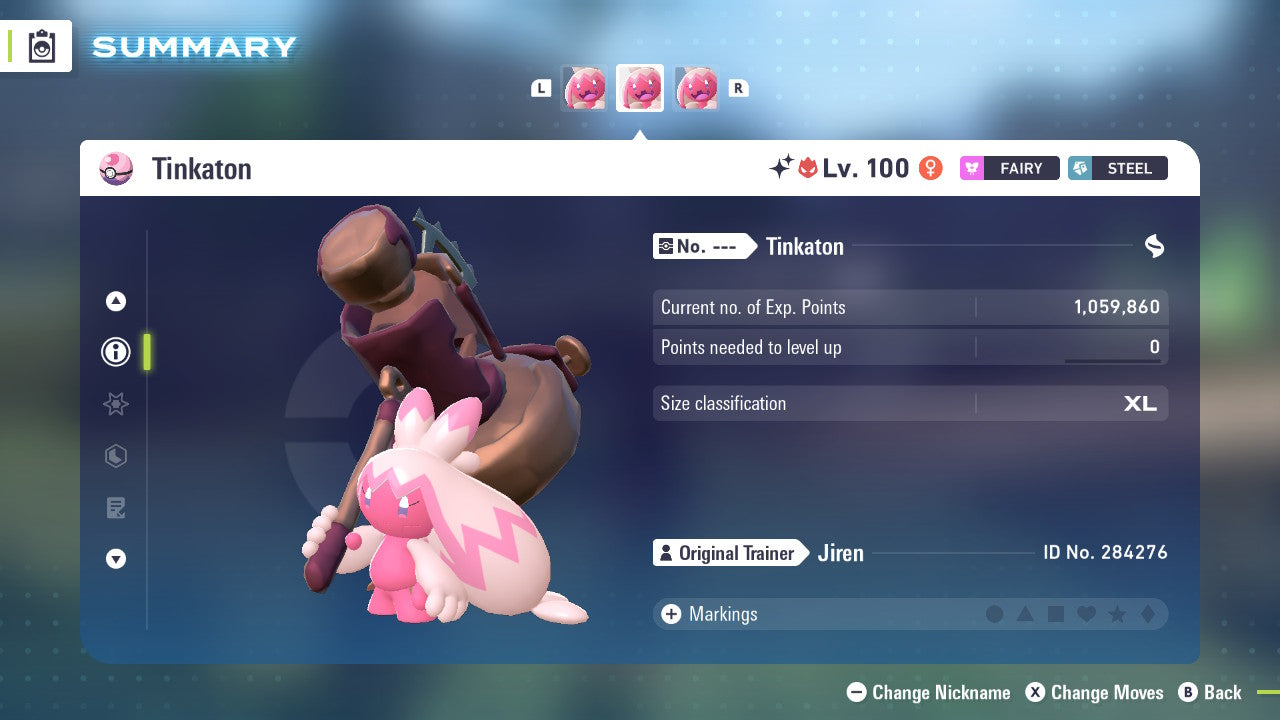Screen dimensions: 1280x720
Task: Switch to the shield icon tab
Action: (x=116, y=456)
